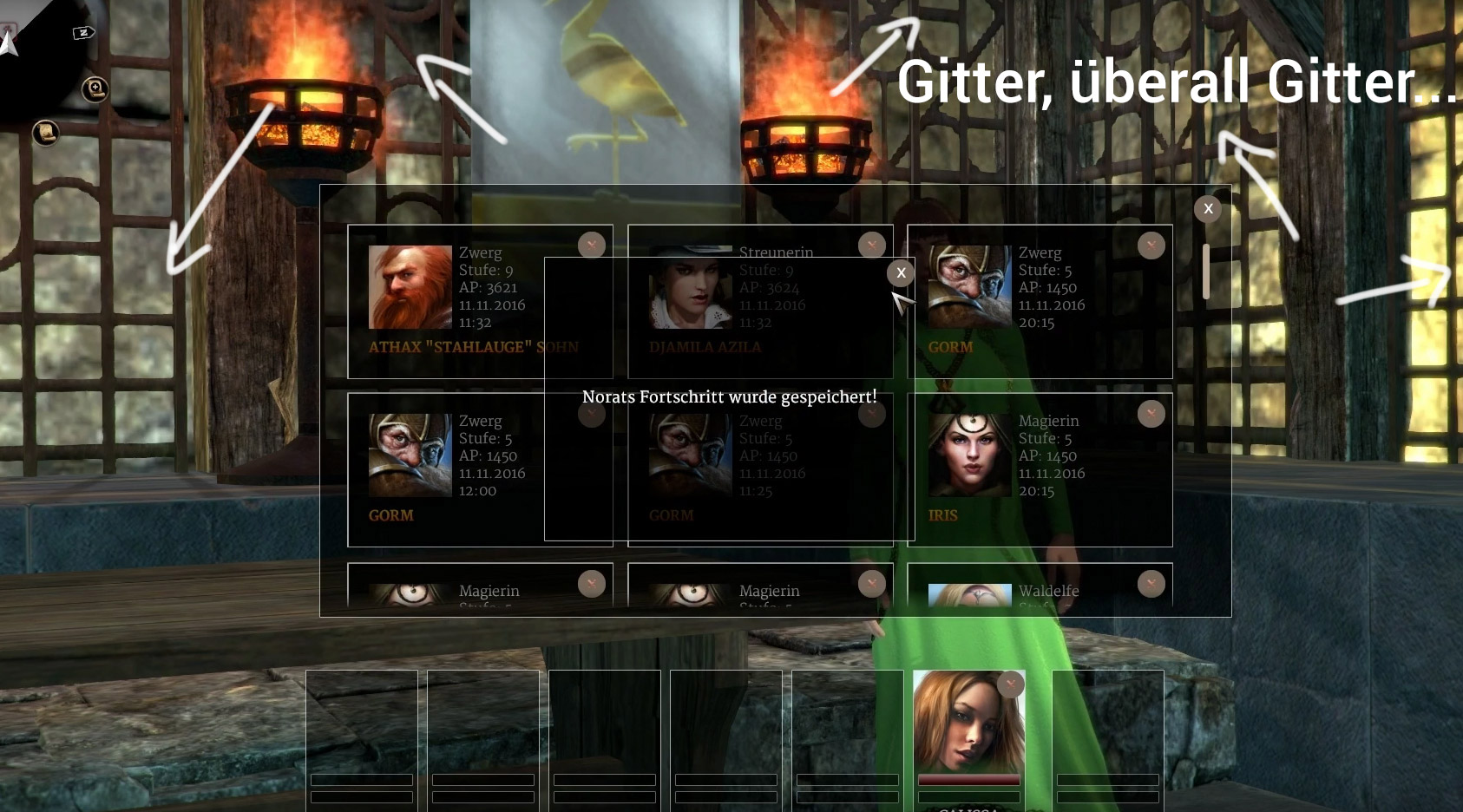The height and width of the screenshot is (812, 1463).
Task: Delete the Athax character entry
Action: click(x=592, y=246)
